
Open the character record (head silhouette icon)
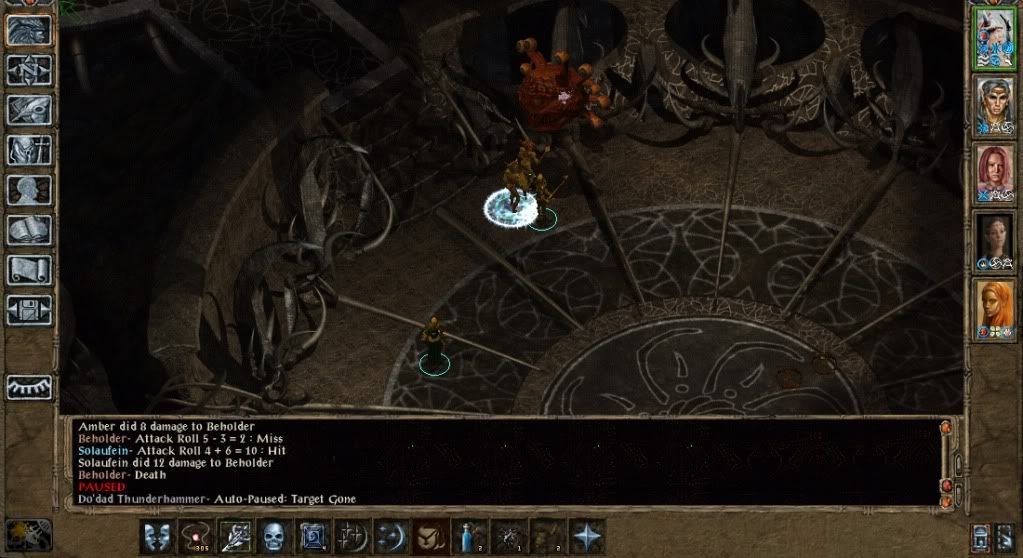tap(28, 190)
